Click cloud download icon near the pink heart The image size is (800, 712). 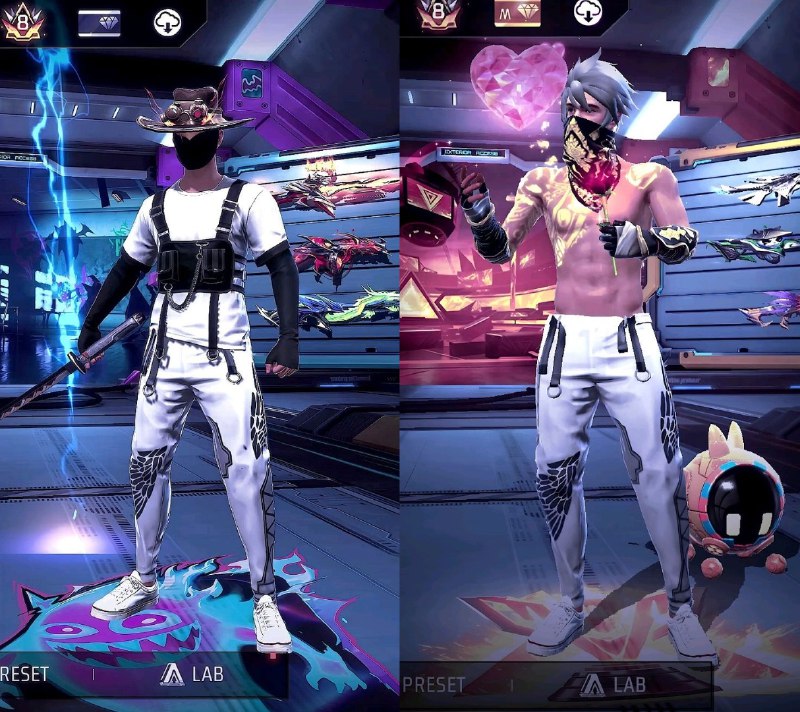[587, 12]
